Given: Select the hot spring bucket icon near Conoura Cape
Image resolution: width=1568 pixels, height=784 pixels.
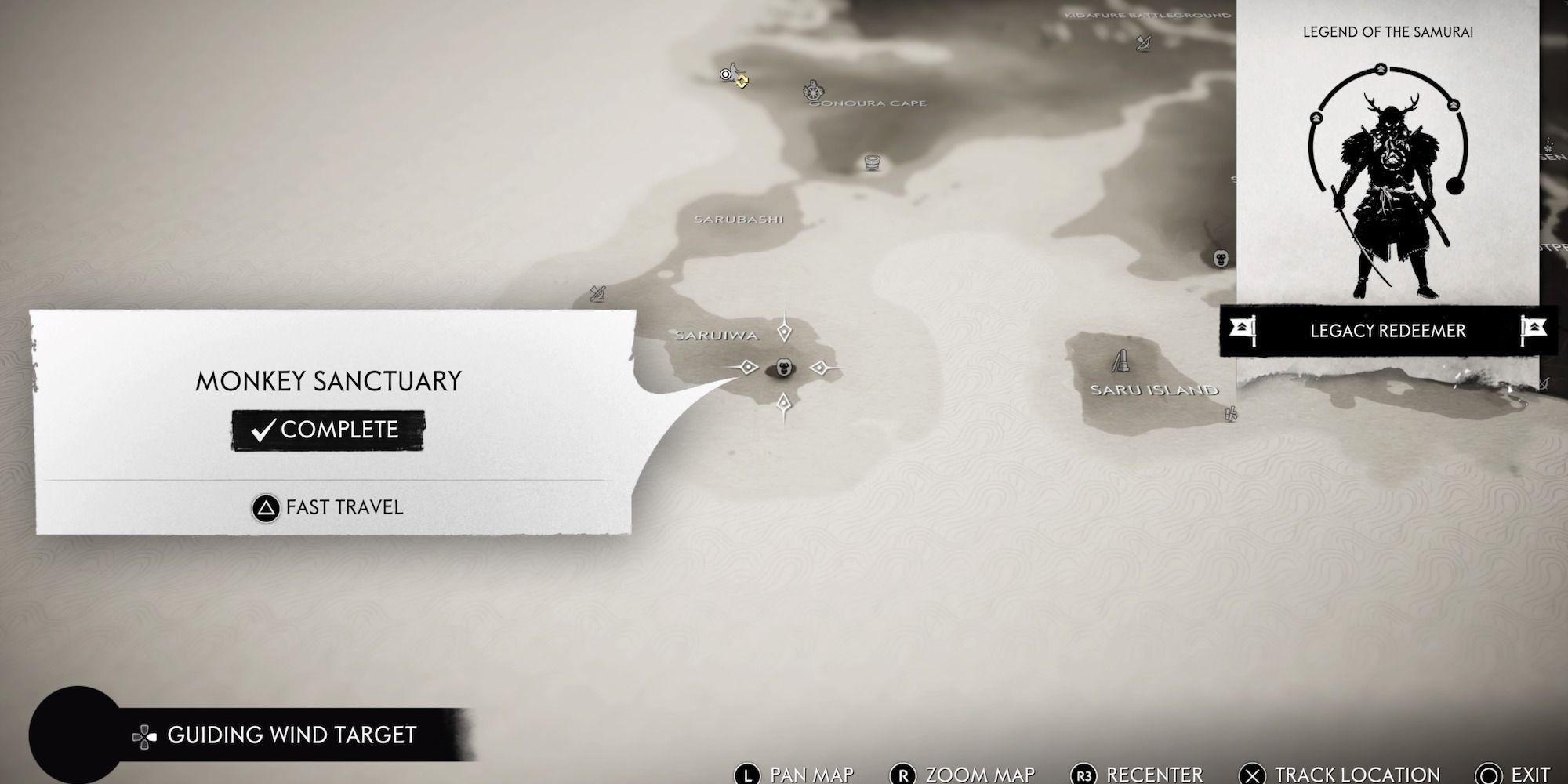Looking at the screenshot, I should pyautogui.click(x=873, y=163).
